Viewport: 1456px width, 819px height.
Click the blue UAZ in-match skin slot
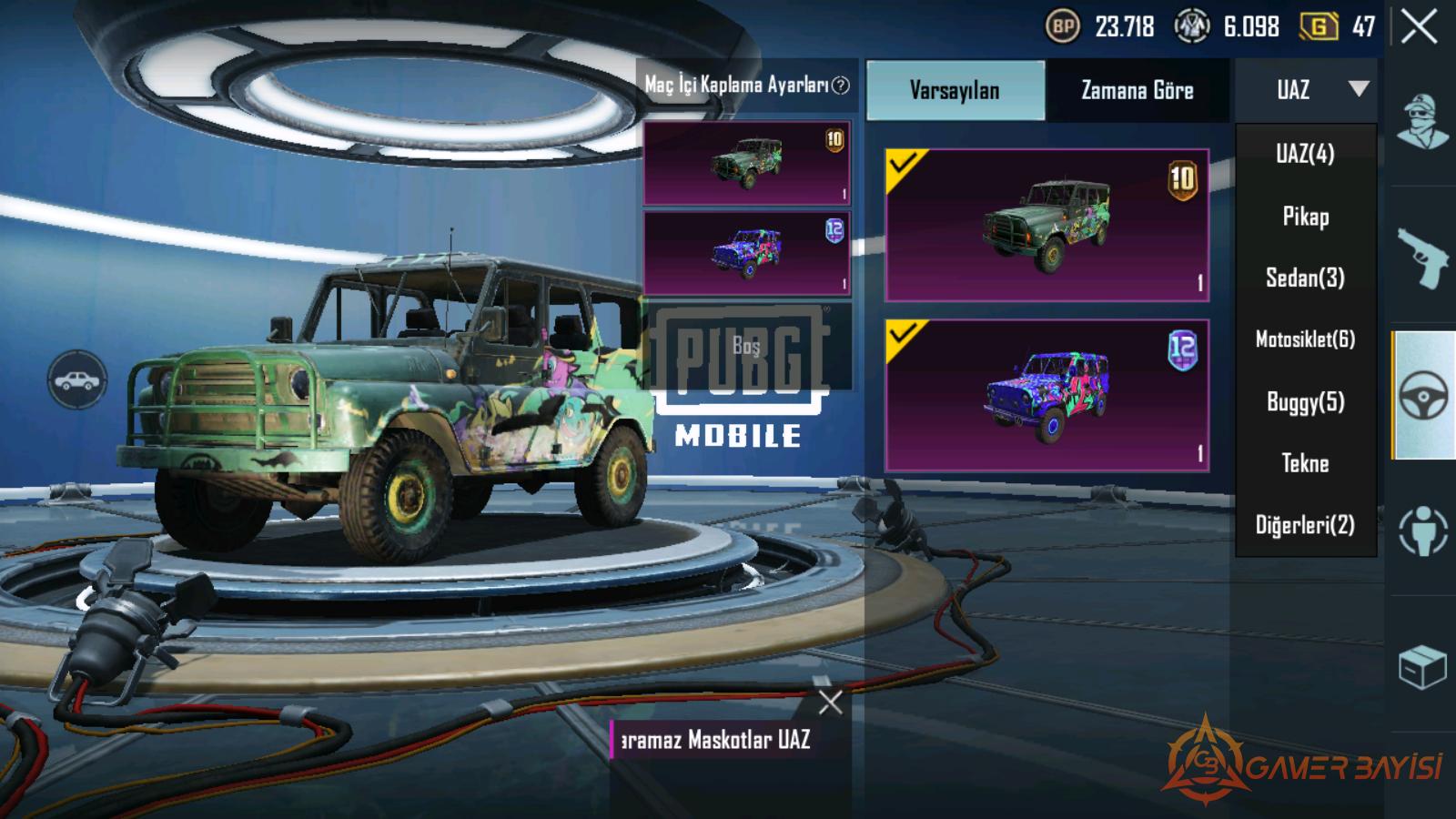[746, 253]
